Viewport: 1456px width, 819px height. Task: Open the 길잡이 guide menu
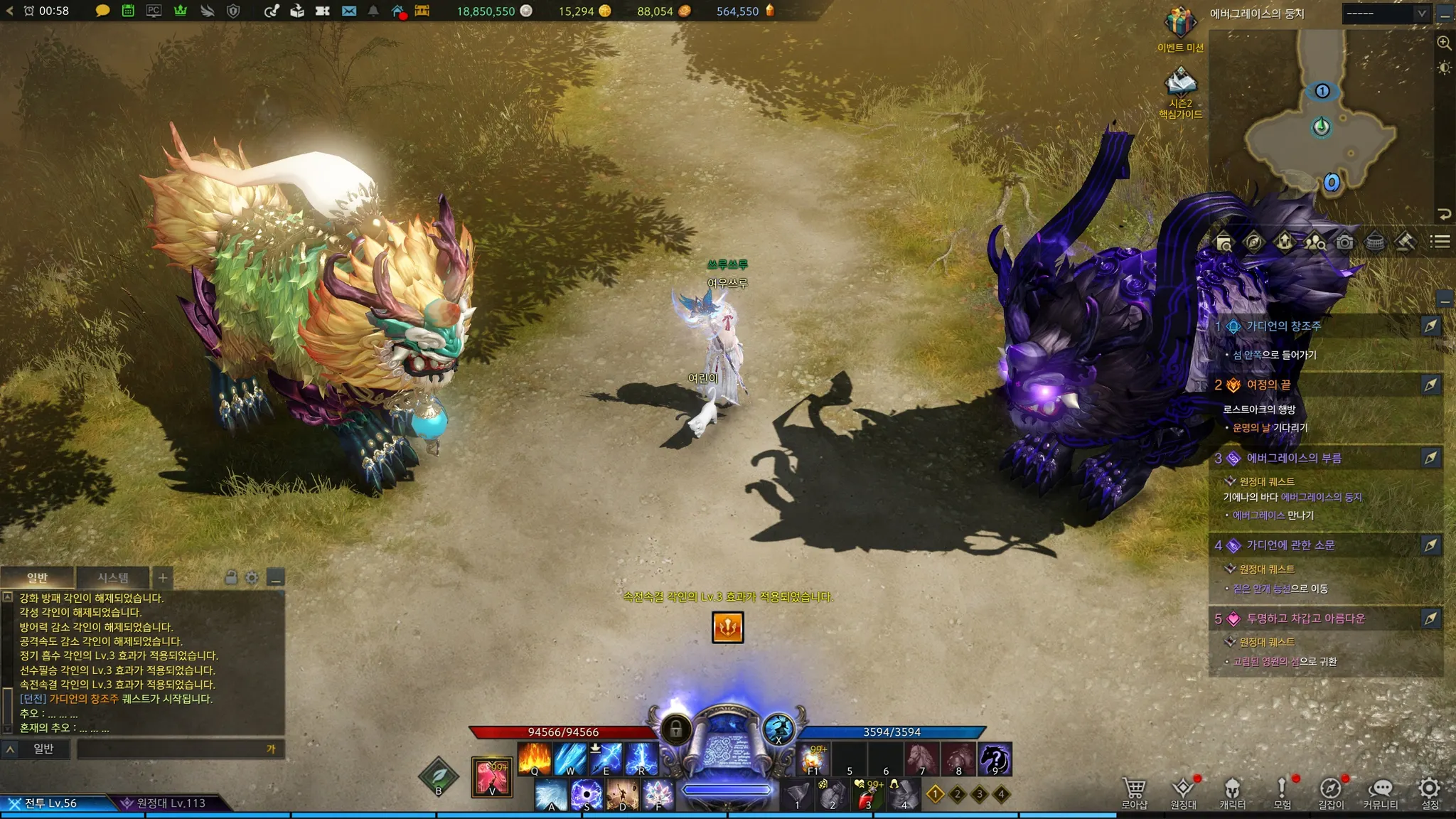[1331, 793]
